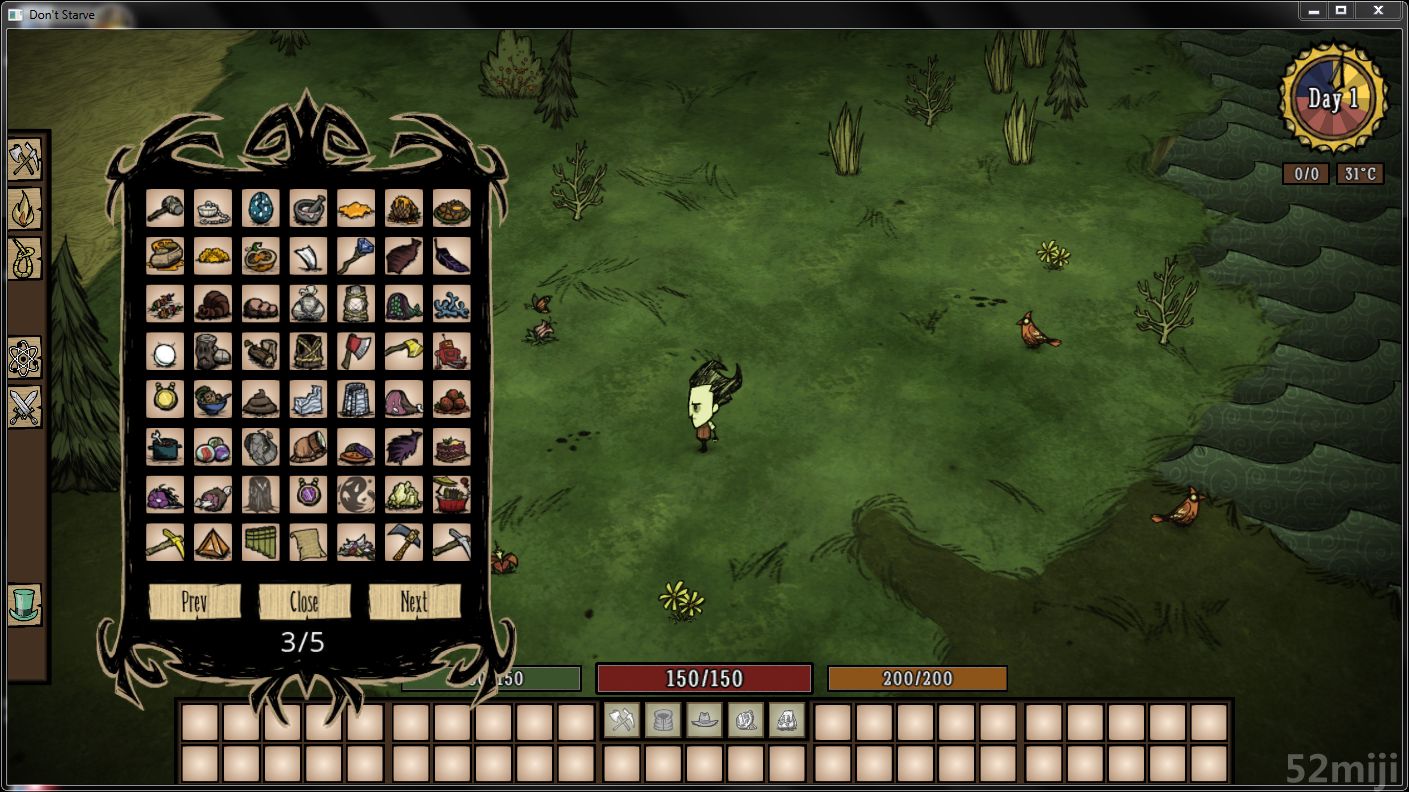The width and height of the screenshot is (1409, 792).
Task: Select the purple amulet item
Action: [x=309, y=494]
